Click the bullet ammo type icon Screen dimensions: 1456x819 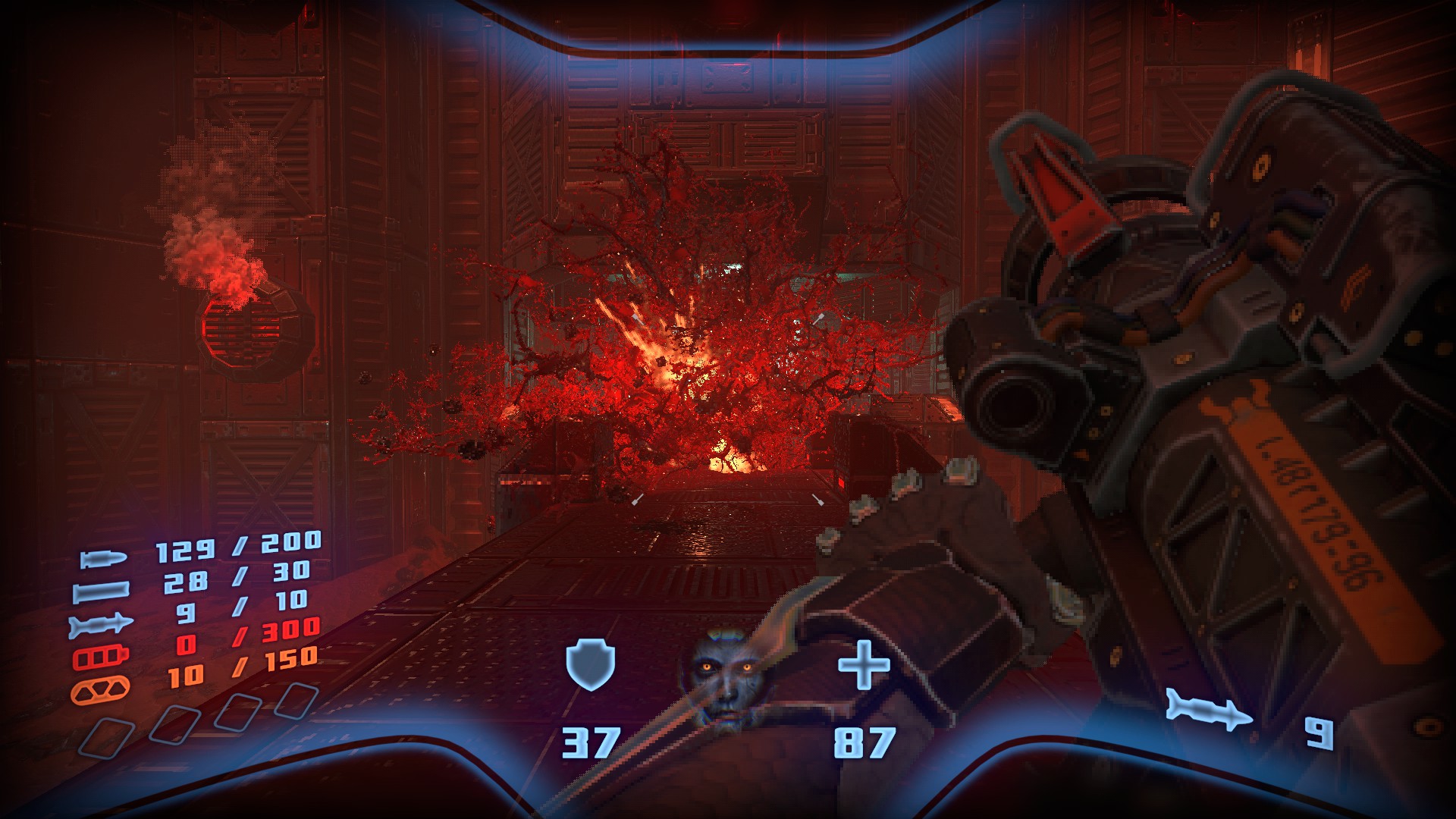pos(104,560)
